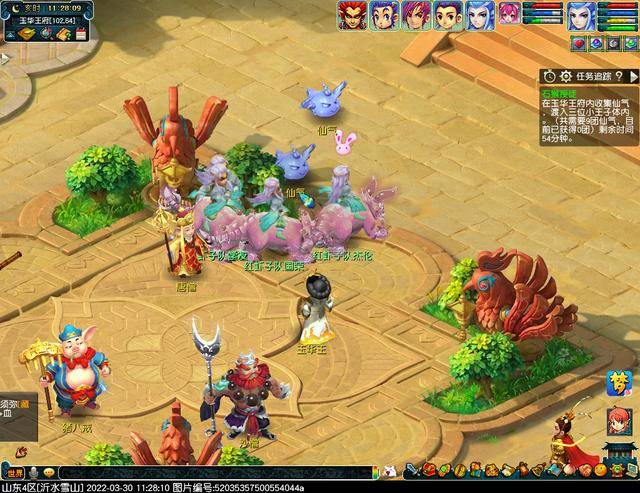This screenshot has height=493, width=640.
Task: Select the pink-haired girl pet portrait
Action: (510, 14)
